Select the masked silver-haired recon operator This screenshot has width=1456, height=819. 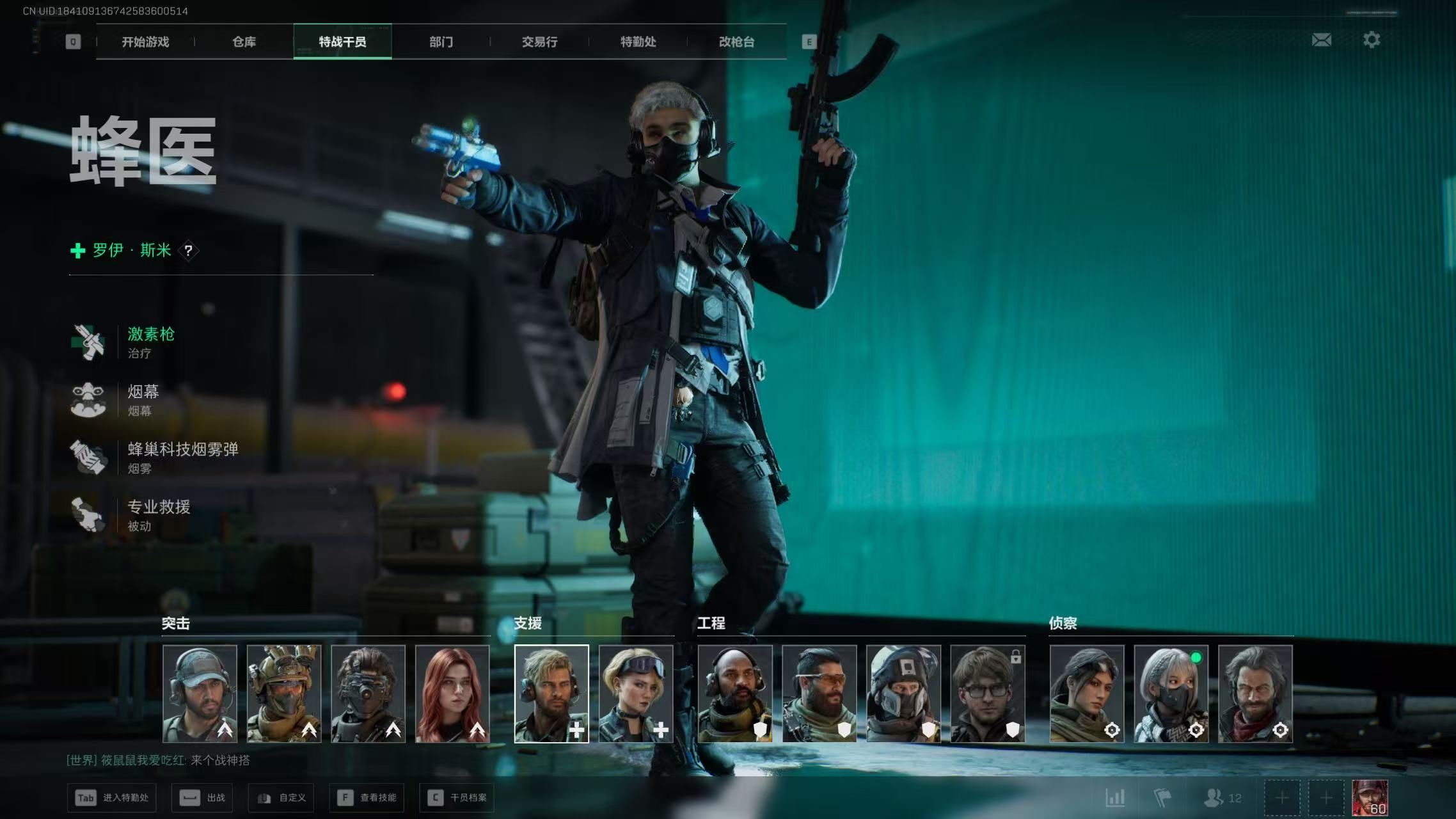1171,694
